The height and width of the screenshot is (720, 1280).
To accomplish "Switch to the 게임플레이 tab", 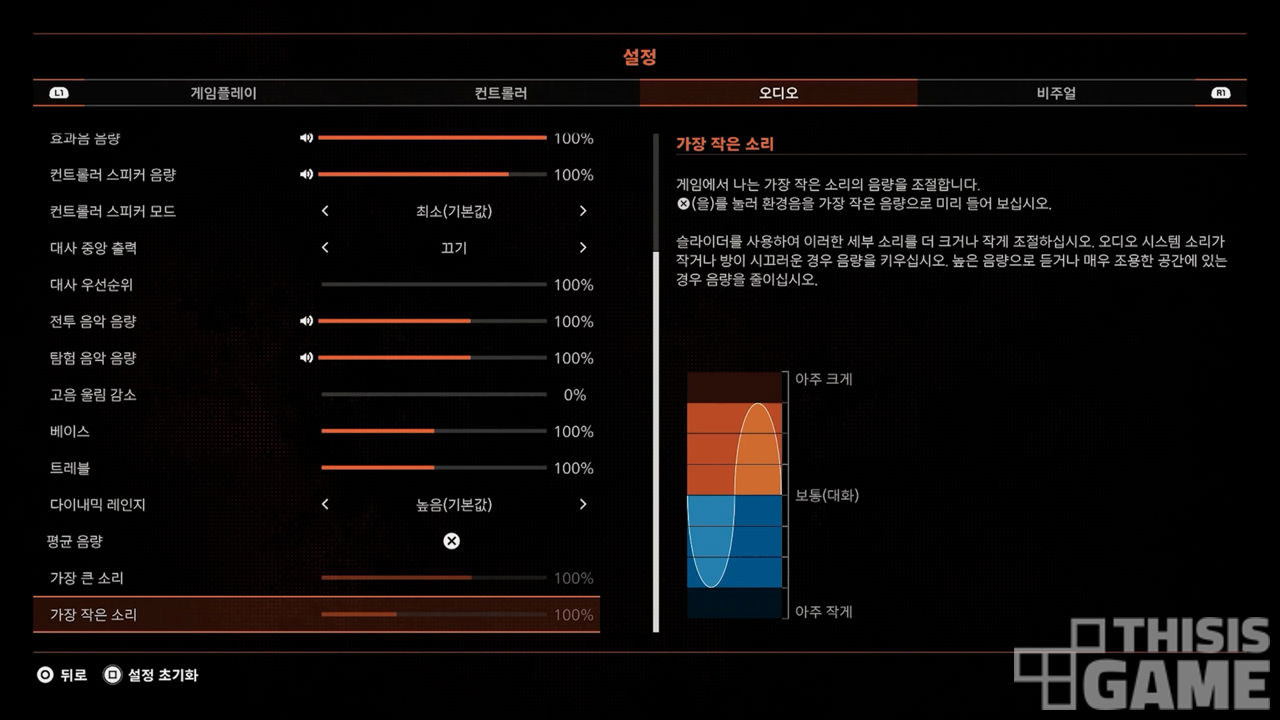I will pyautogui.click(x=224, y=93).
